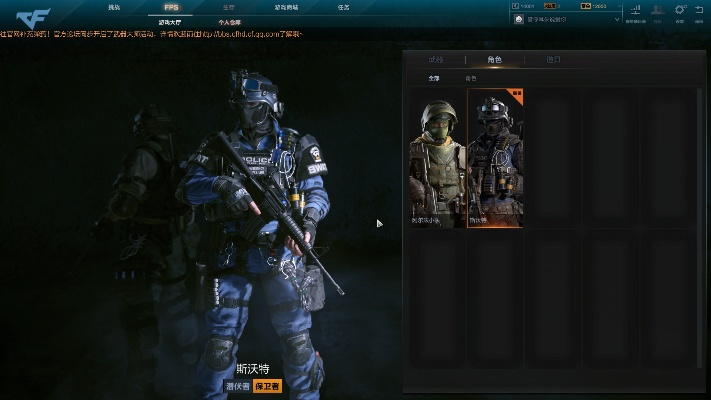Select the 个人仓库 (personal storage) sub-tab

[x=230, y=20]
